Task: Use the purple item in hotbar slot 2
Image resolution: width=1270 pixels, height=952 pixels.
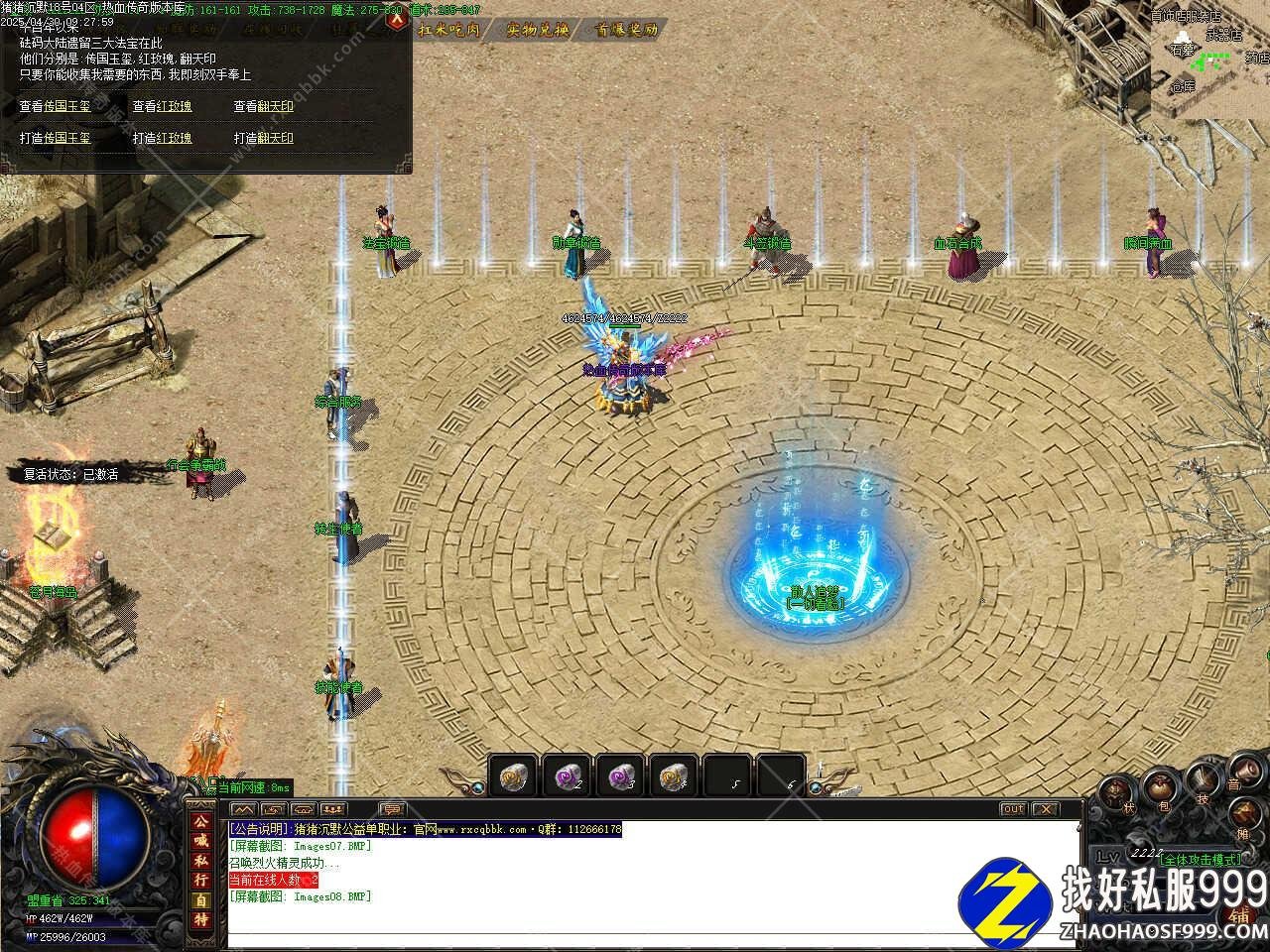Action: pos(566,775)
